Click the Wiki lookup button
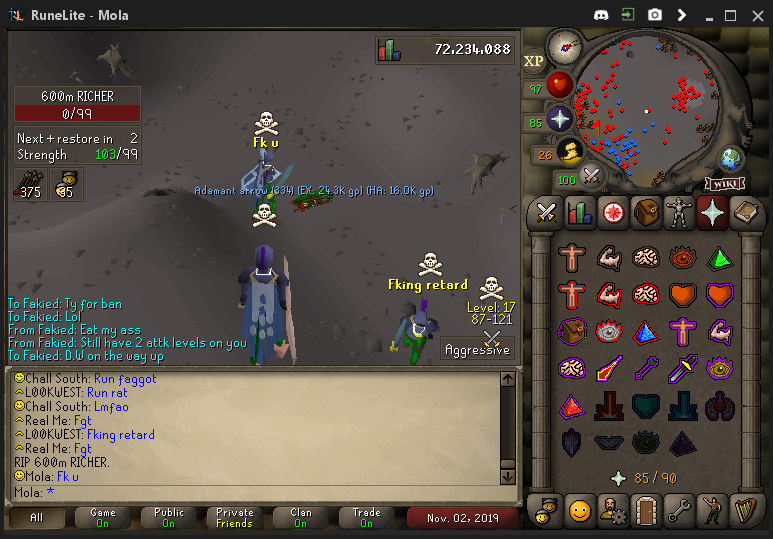The width and height of the screenshot is (773, 539). point(725,183)
